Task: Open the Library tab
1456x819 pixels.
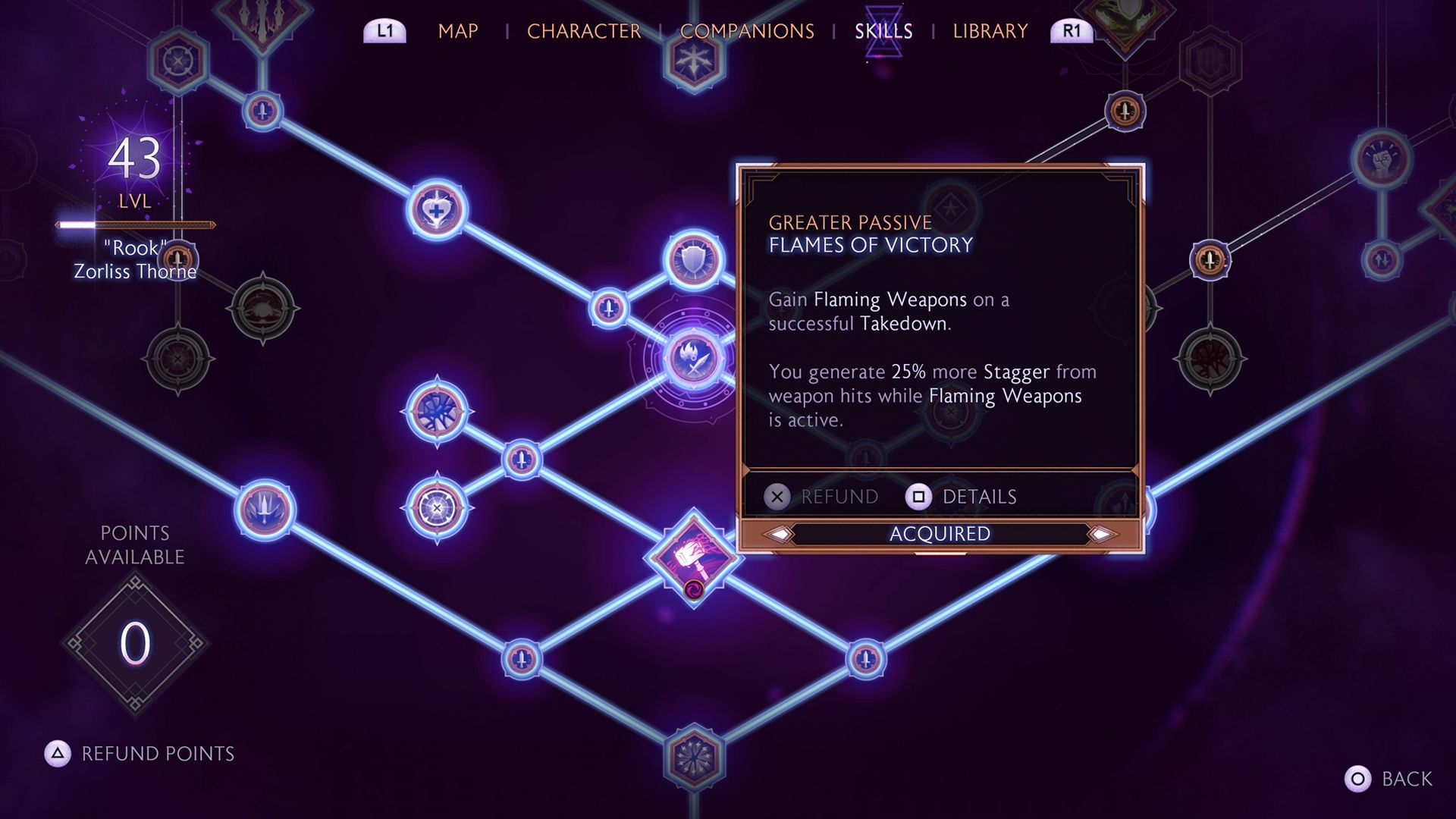Action: tap(990, 31)
